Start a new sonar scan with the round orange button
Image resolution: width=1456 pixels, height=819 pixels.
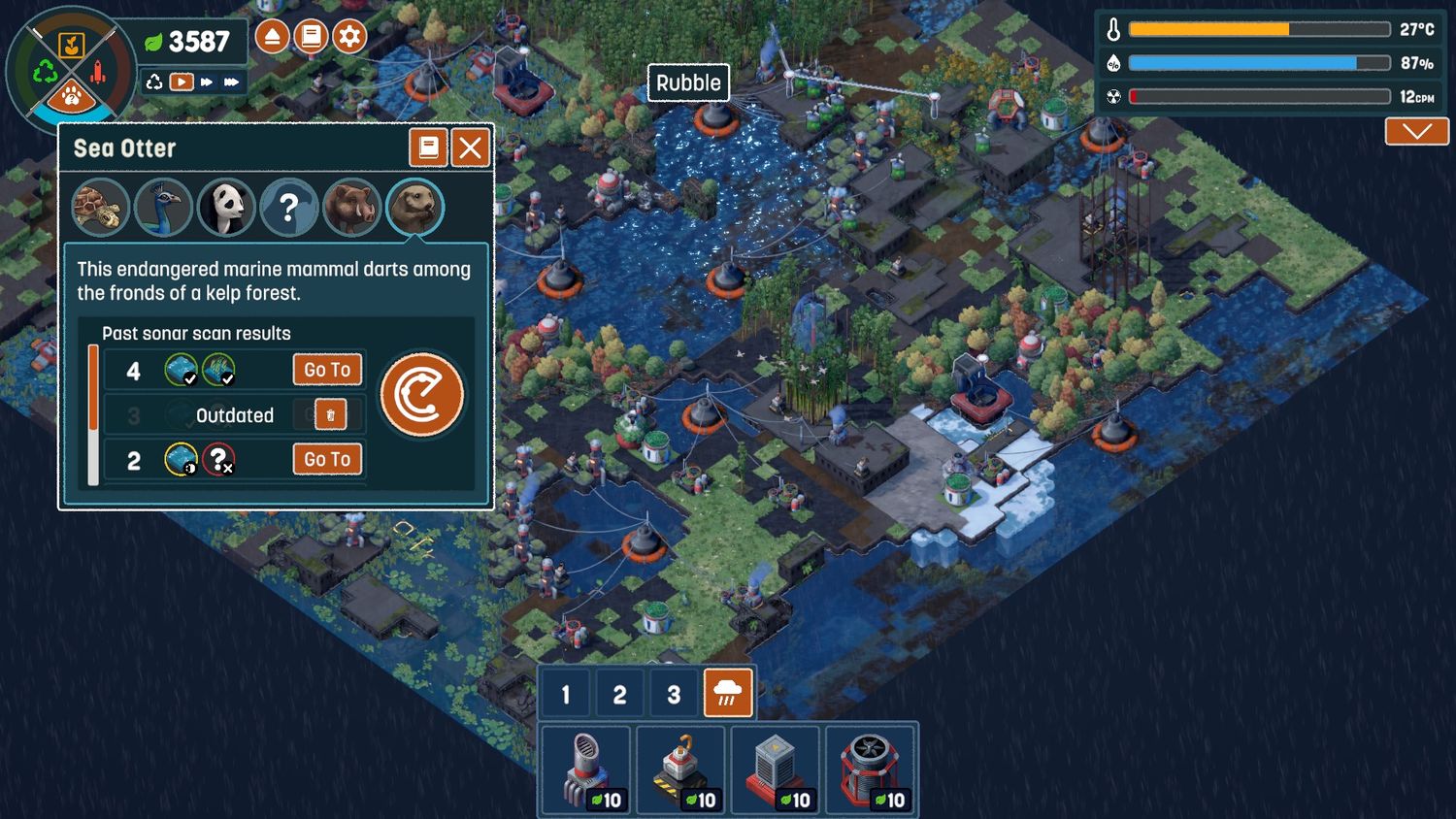tap(422, 395)
